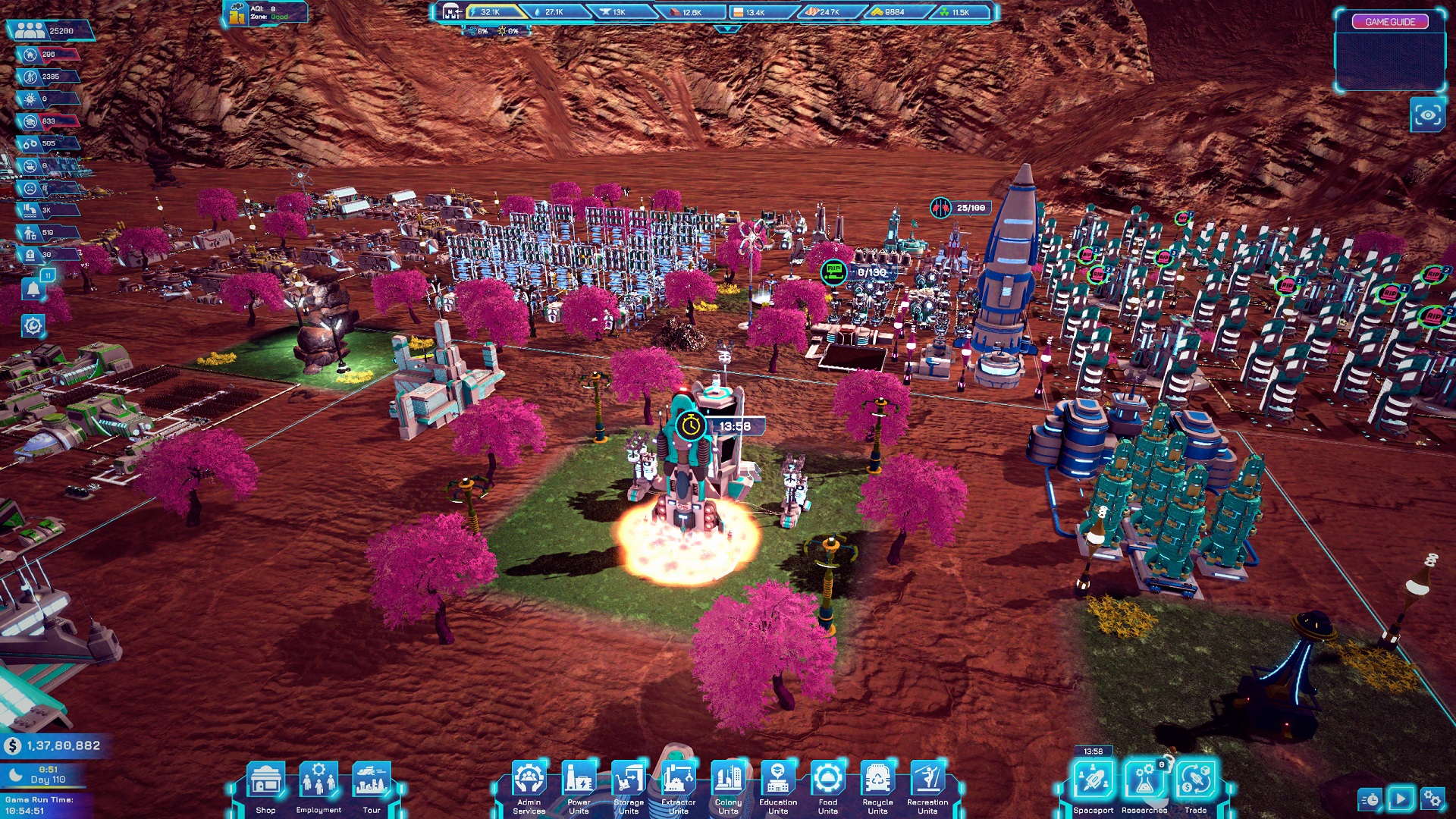Open the Colony Units category
The width and height of the screenshot is (1456, 819).
[728, 780]
